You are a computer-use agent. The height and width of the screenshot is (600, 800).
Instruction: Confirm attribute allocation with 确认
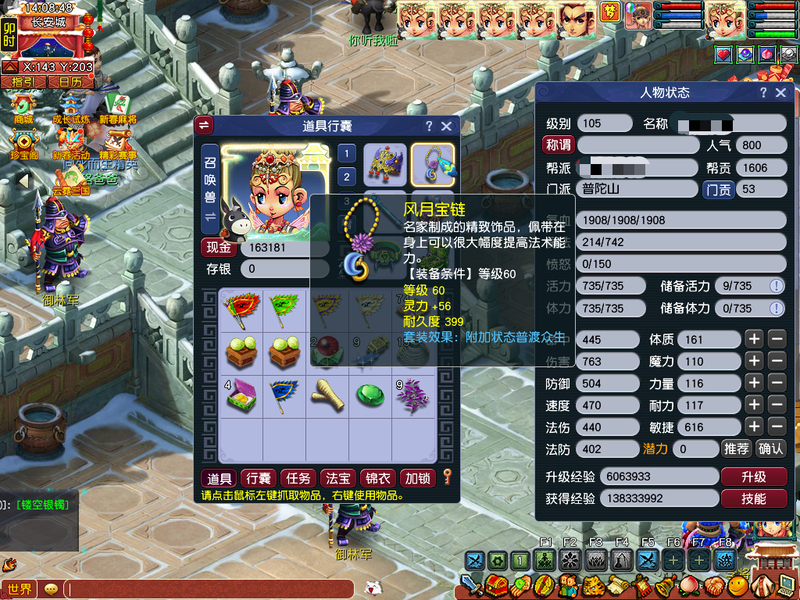coord(770,449)
